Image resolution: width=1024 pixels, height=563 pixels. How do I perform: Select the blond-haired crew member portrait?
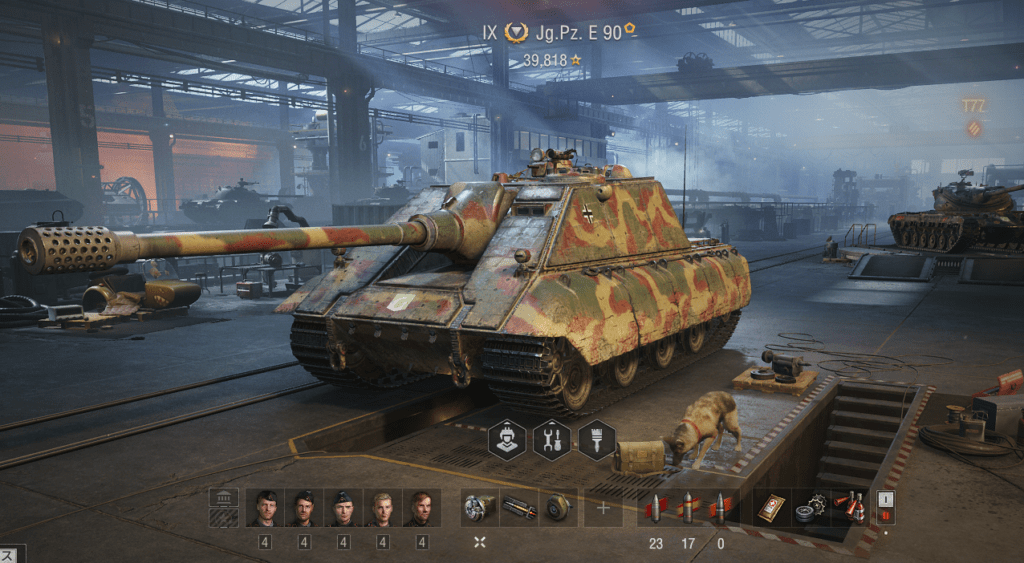pyautogui.click(x=383, y=508)
